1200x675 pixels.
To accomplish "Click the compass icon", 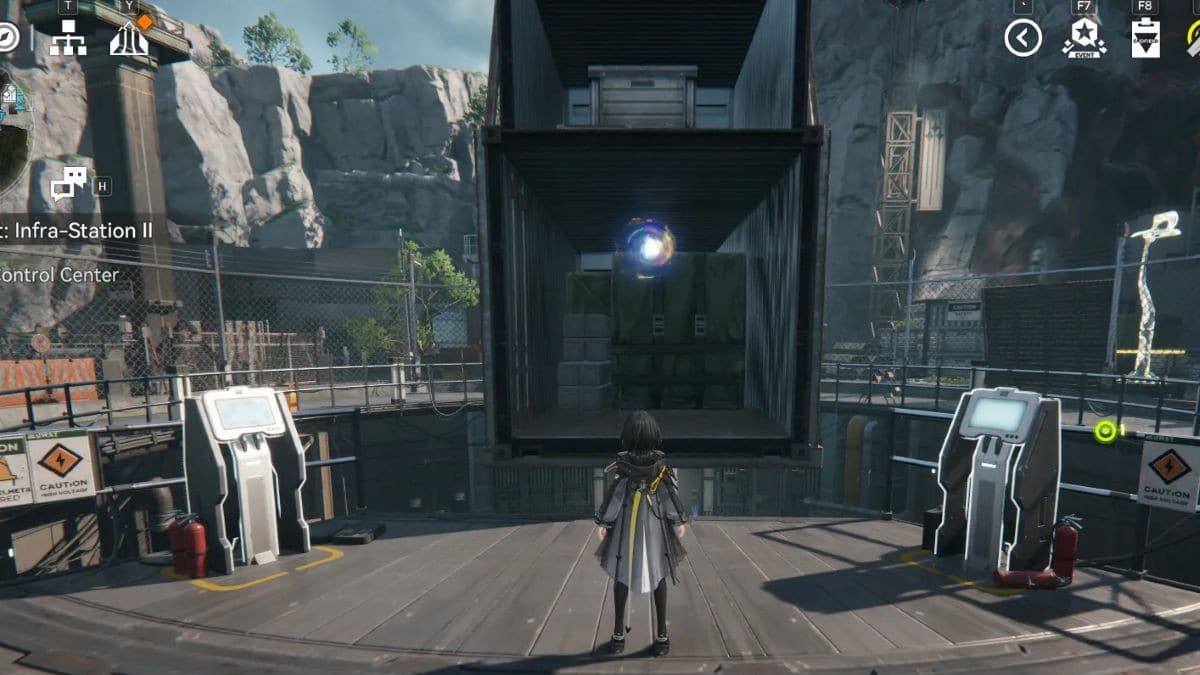I will [7, 38].
